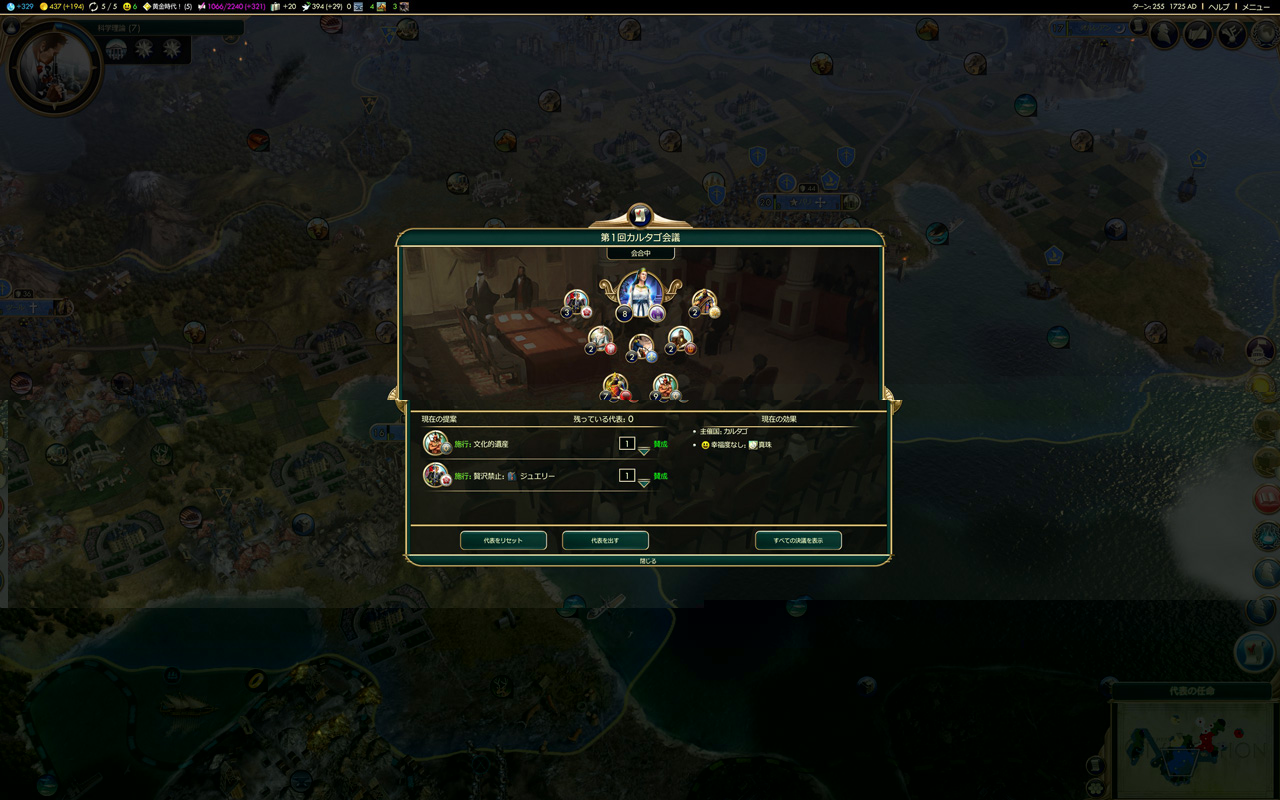1280x800 pixels.
Task: Lower vote on ジュエリー ban proposal arrow
Action: pos(644,484)
